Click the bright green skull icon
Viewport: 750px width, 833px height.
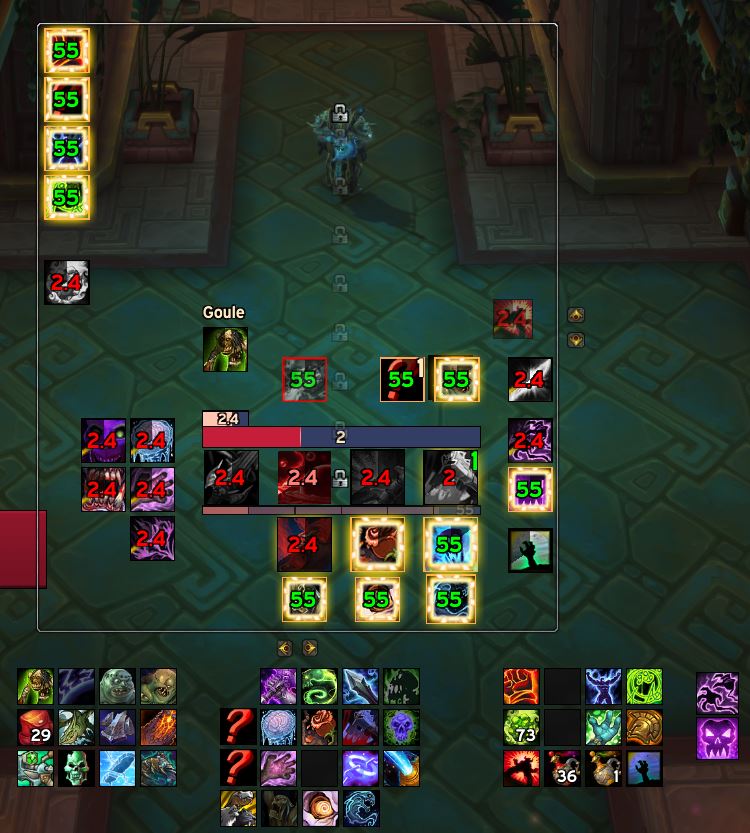[76, 768]
